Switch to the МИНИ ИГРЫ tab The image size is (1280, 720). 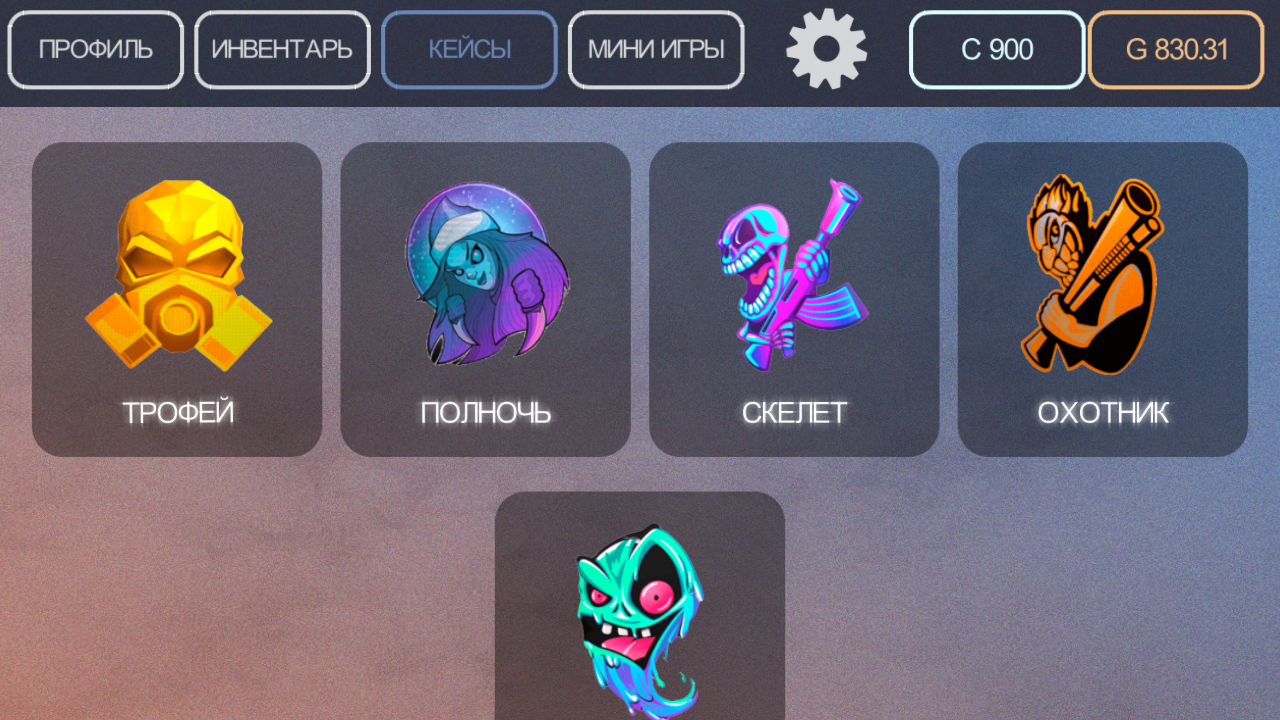click(655, 49)
